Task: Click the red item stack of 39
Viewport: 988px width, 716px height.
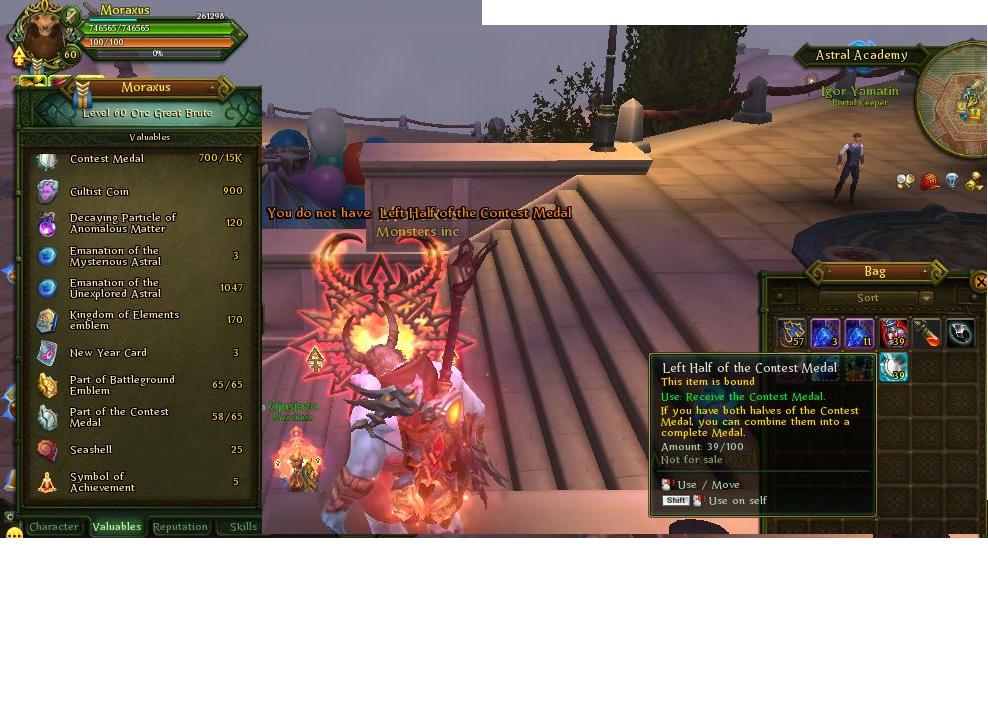Action: [x=894, y=333]
